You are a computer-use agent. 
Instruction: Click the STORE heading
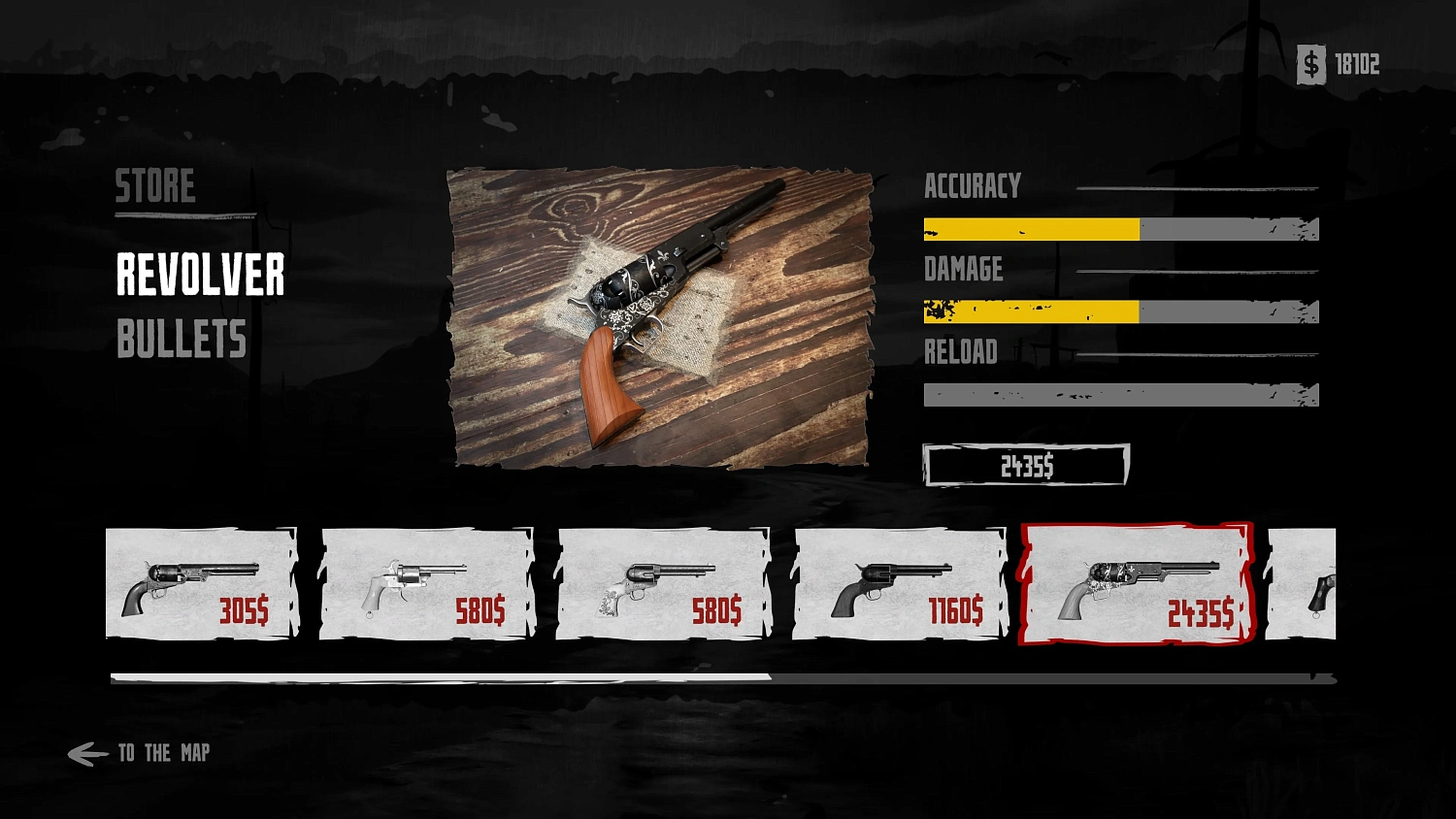pos(155,186)
